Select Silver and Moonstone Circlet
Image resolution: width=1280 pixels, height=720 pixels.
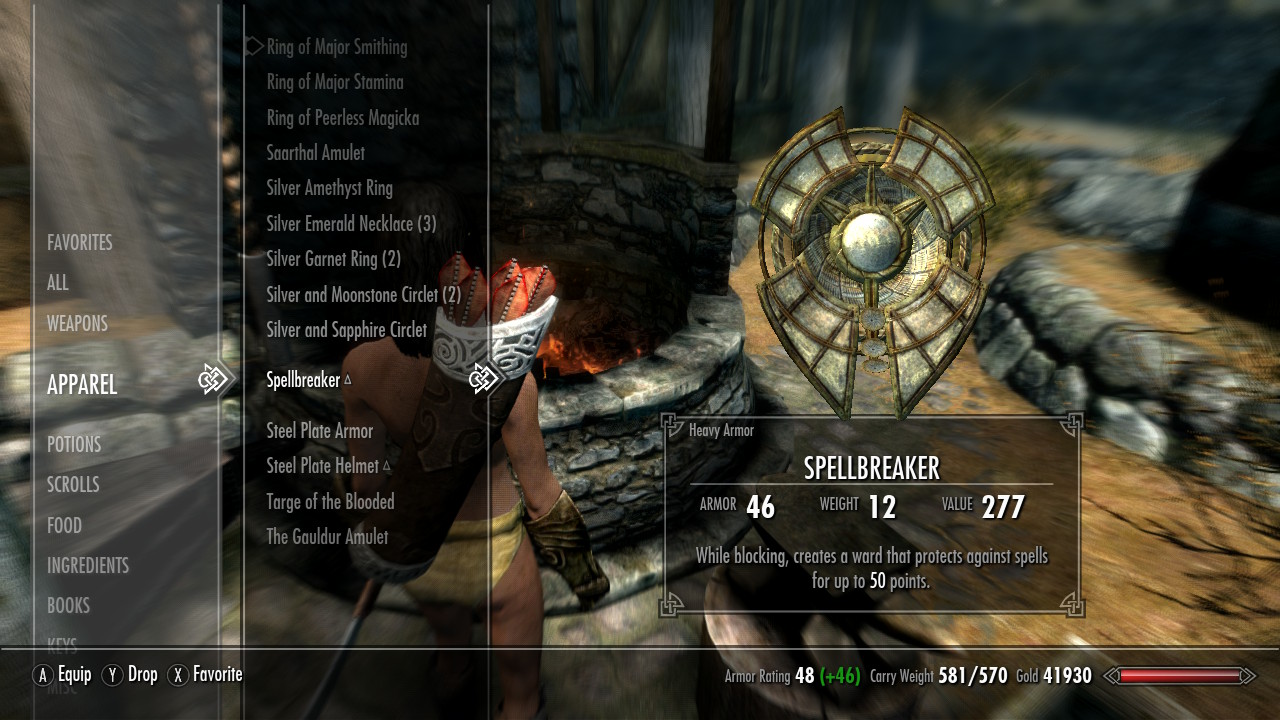point(363,295)
